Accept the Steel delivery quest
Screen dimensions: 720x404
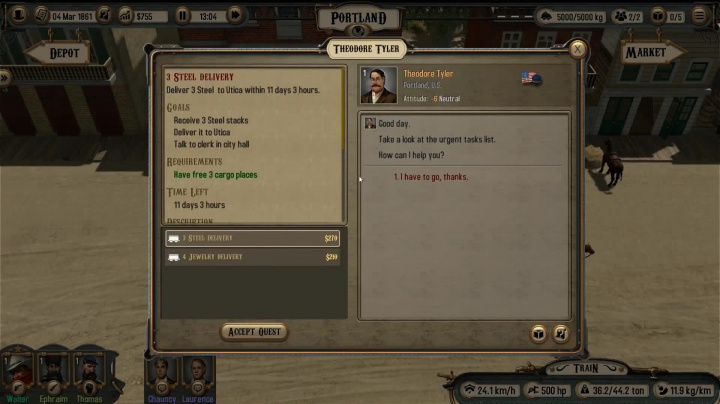click(254, 331)
